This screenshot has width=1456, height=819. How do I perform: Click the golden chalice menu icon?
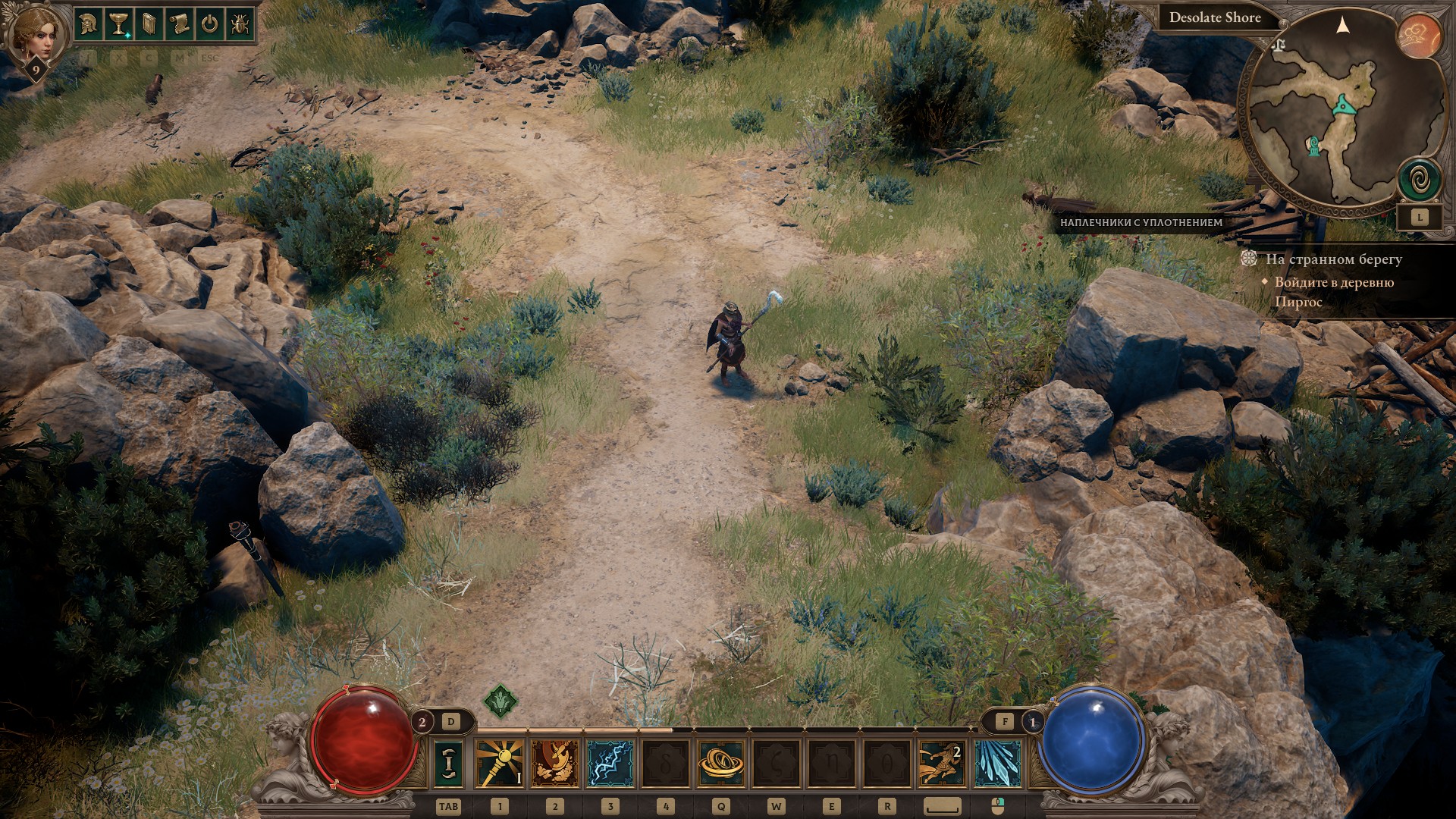(118, 25)
